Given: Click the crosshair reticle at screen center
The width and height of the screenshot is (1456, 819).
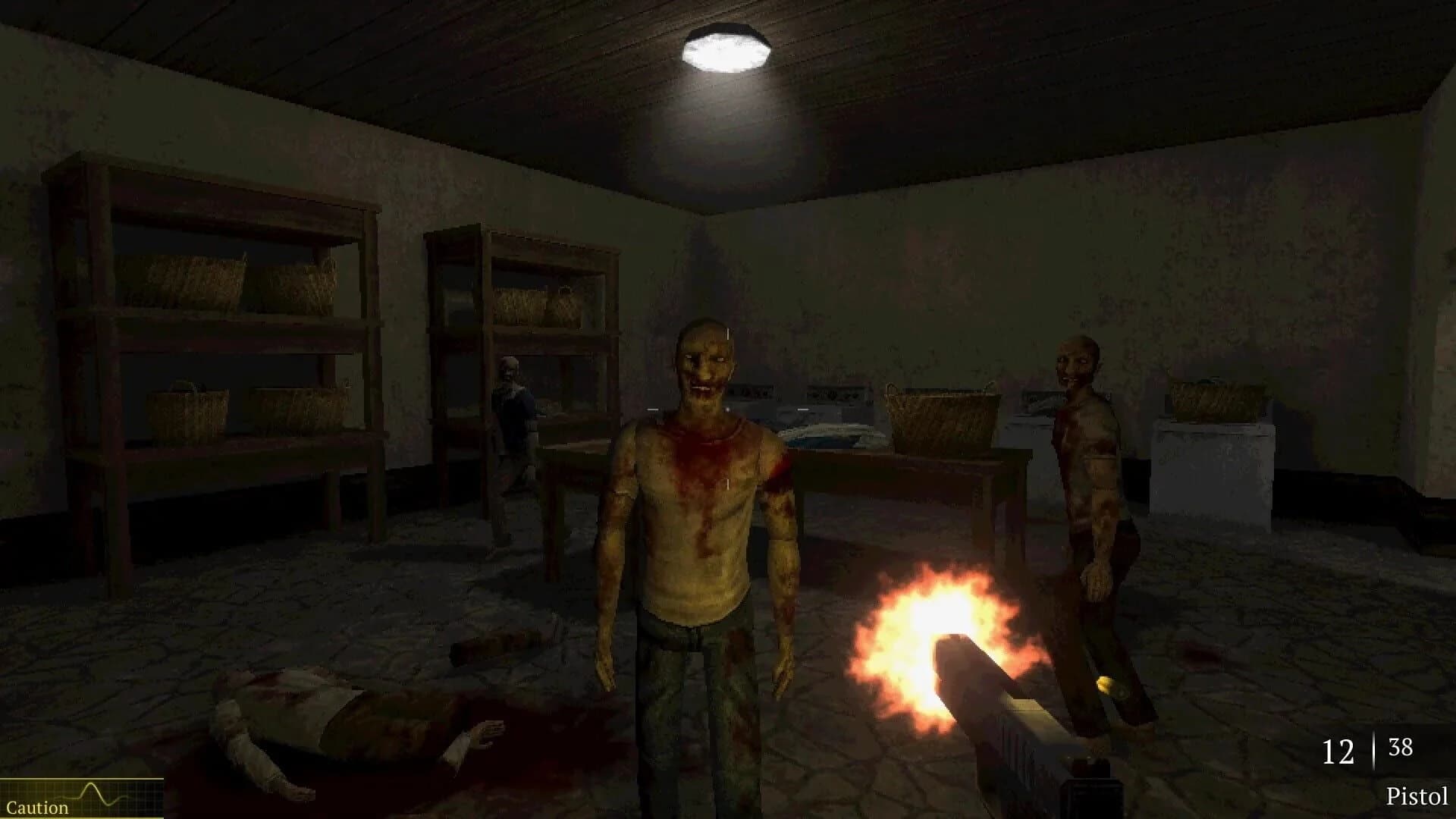Looking at the screenshot, I should click(726, 409).
